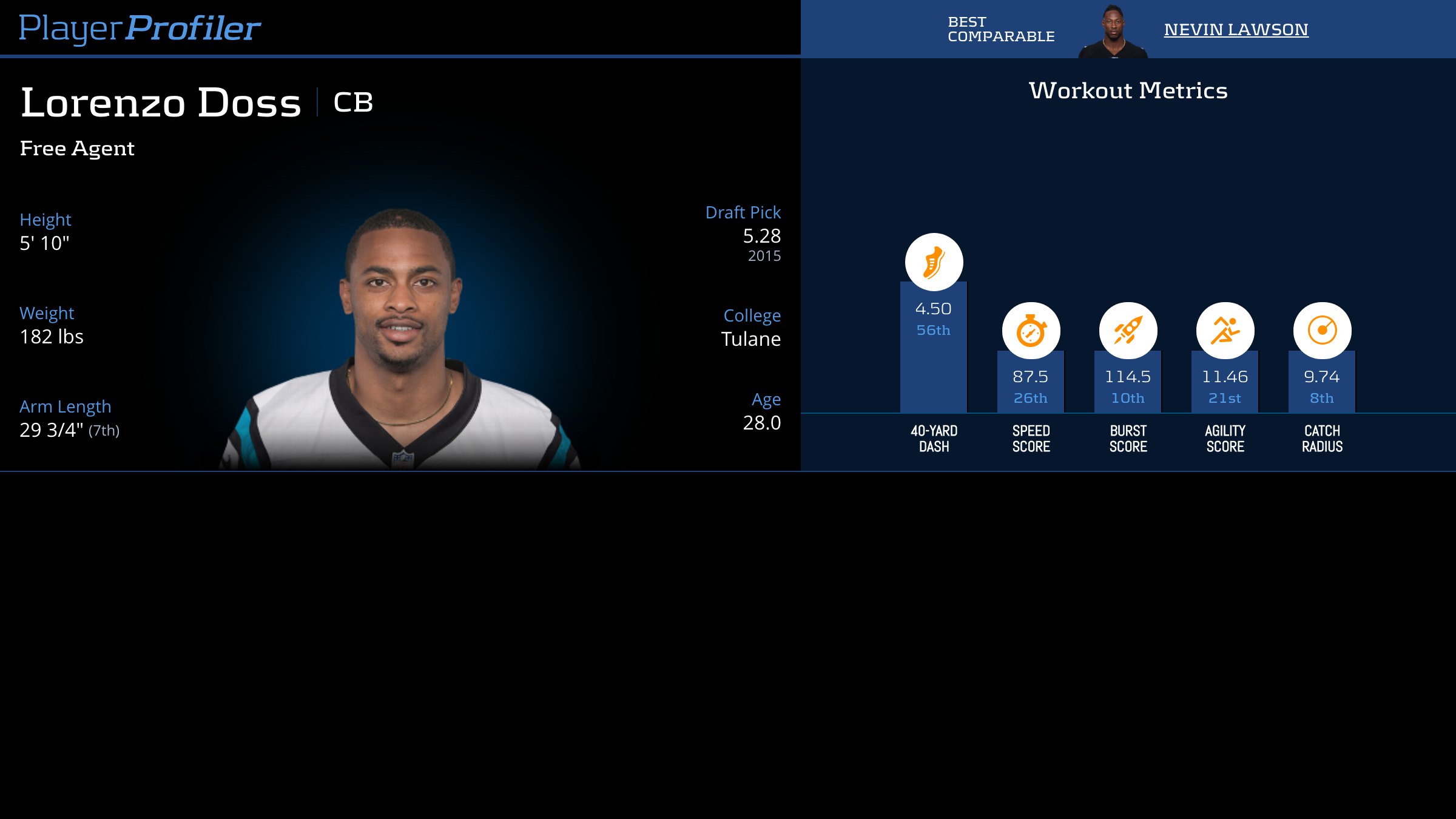Select the Speed Score stopwatch icon
Viewport: 1456px width, 819px height.
point(1031,331)
